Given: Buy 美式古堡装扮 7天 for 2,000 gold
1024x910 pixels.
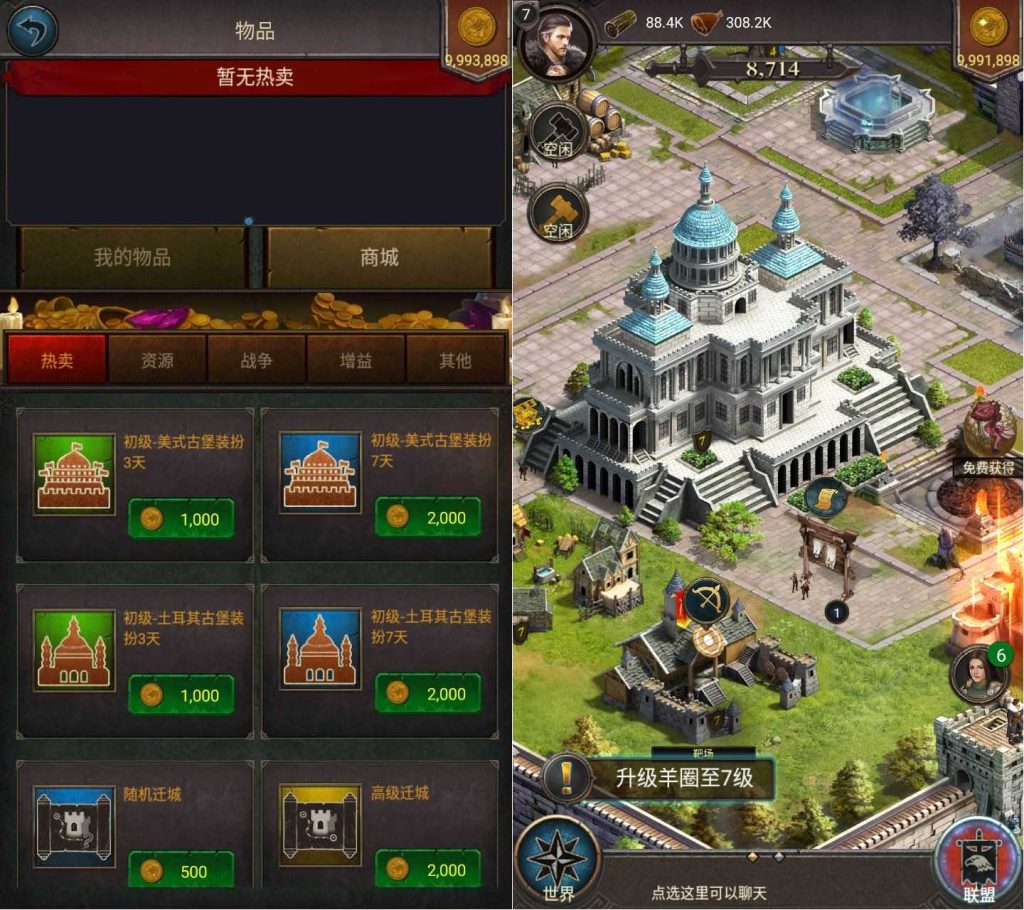Looking at the screenshot, I should [428, 518].
